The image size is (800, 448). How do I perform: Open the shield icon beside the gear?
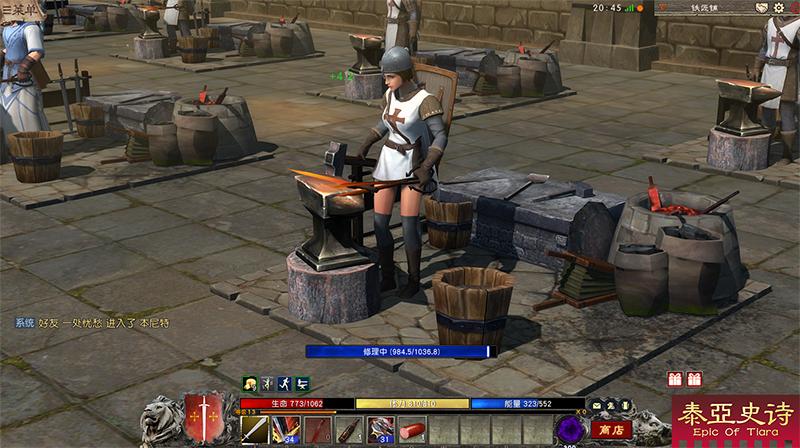click(x=761, y=8)
